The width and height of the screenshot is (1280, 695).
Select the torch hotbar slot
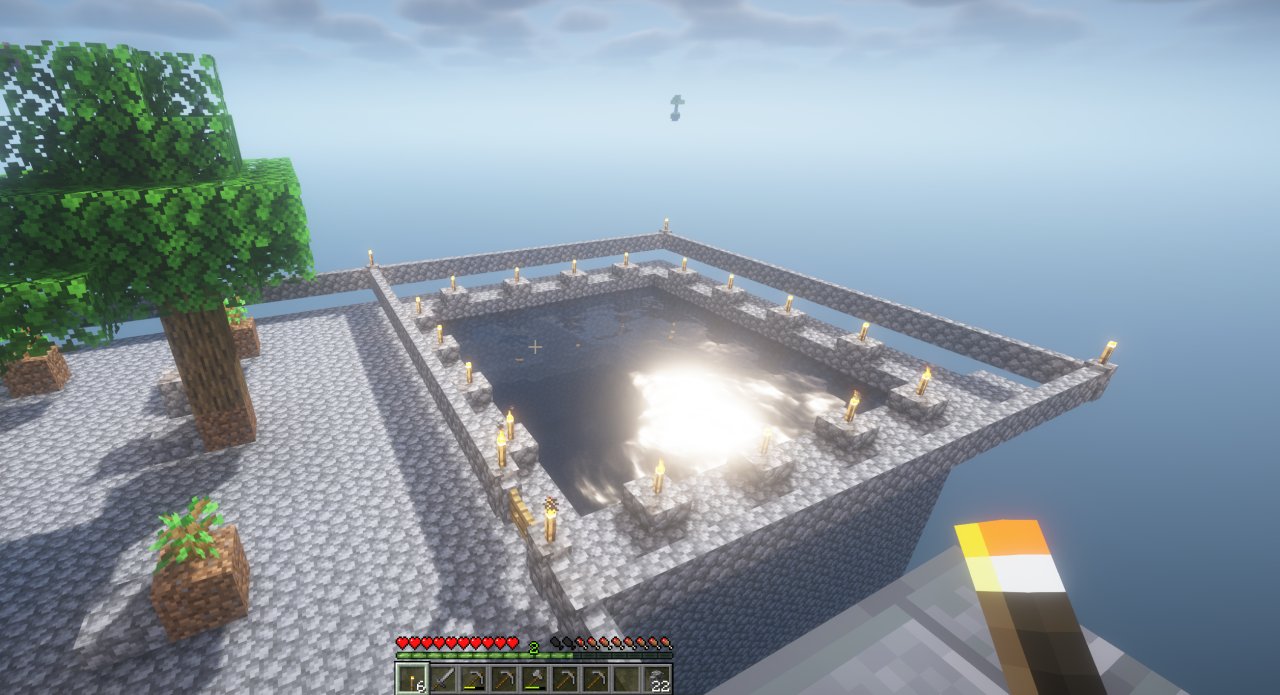[x=412, y=680]
